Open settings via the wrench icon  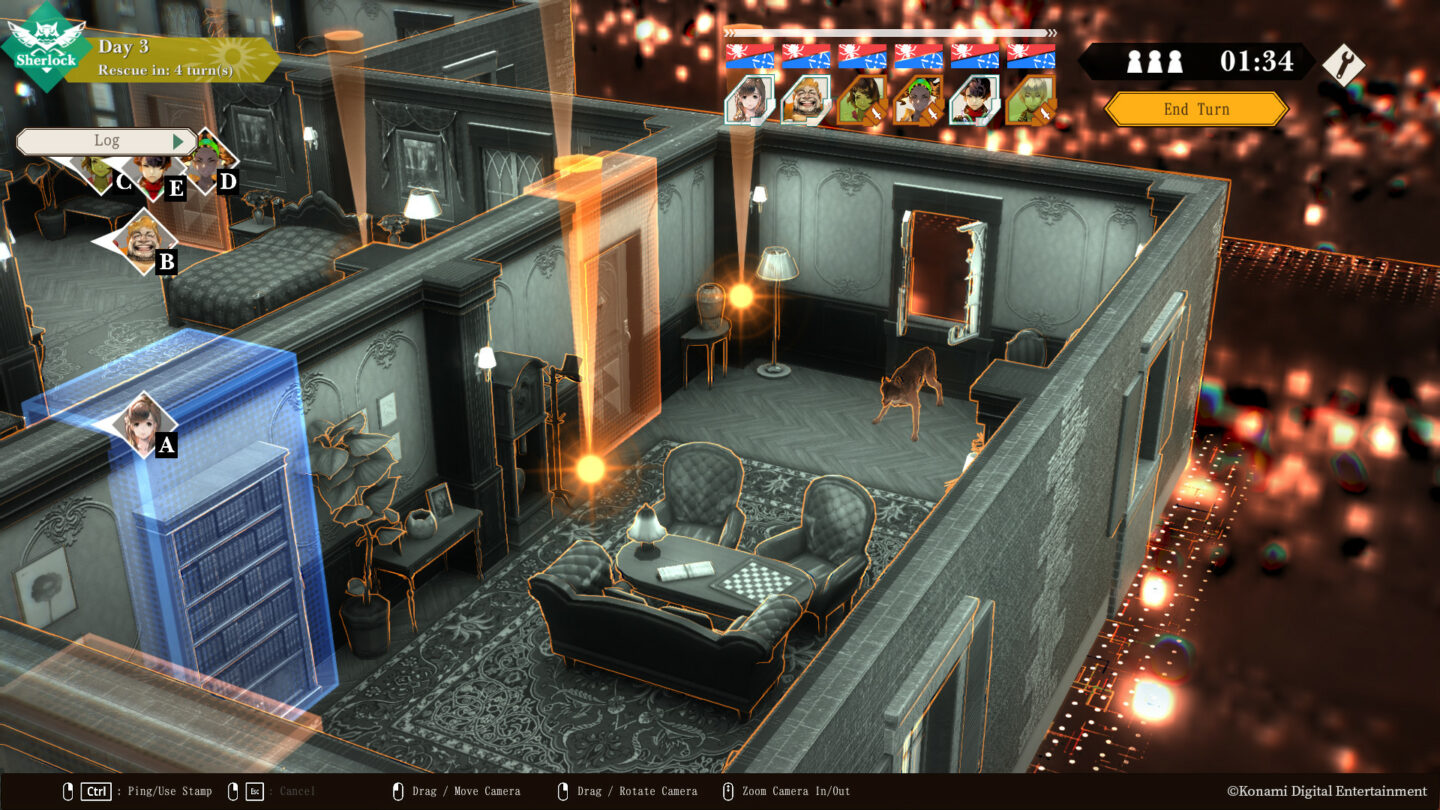(1346, 62)
